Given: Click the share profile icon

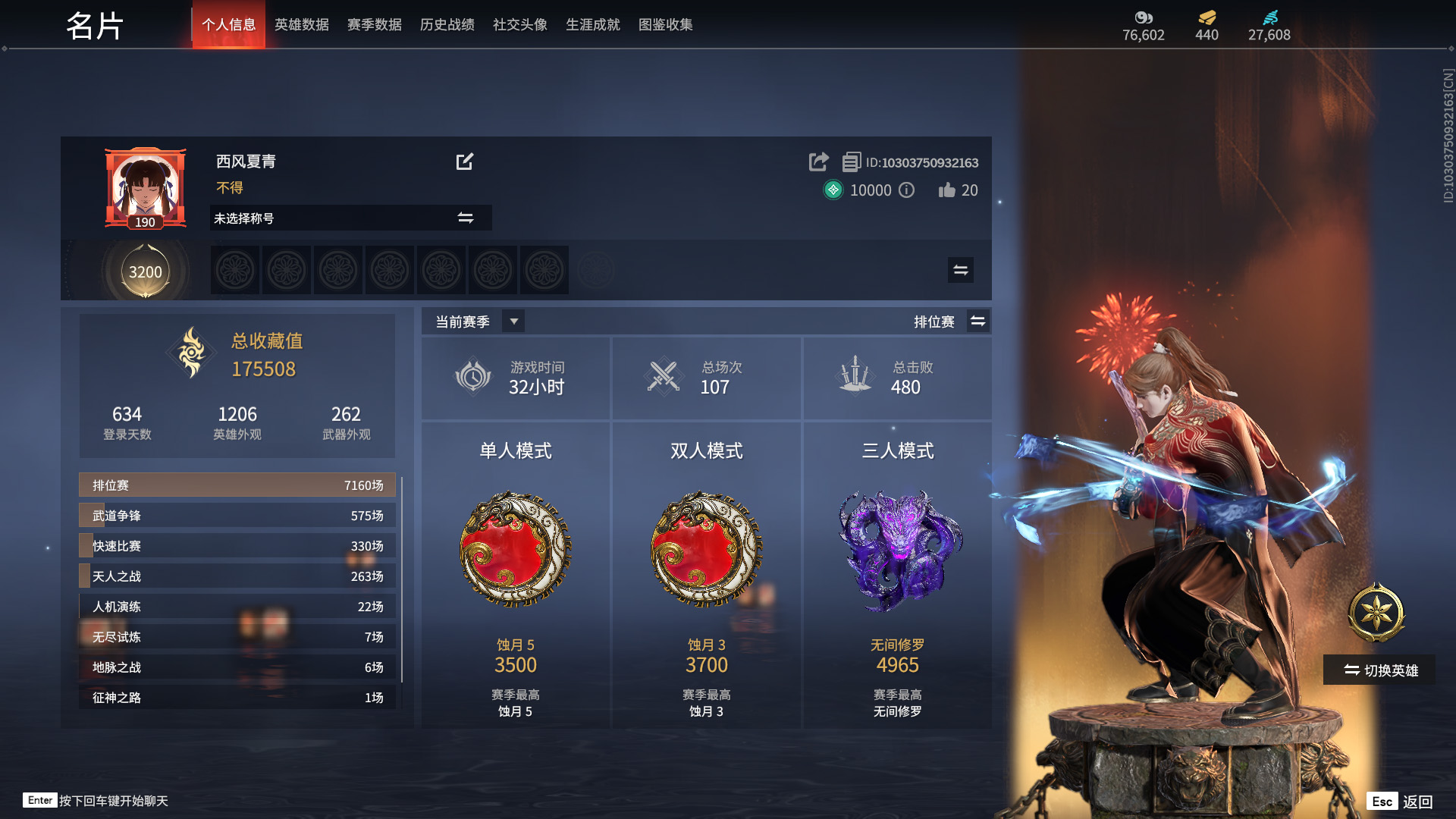Looking at the screenshot, I should click(817, 162).
